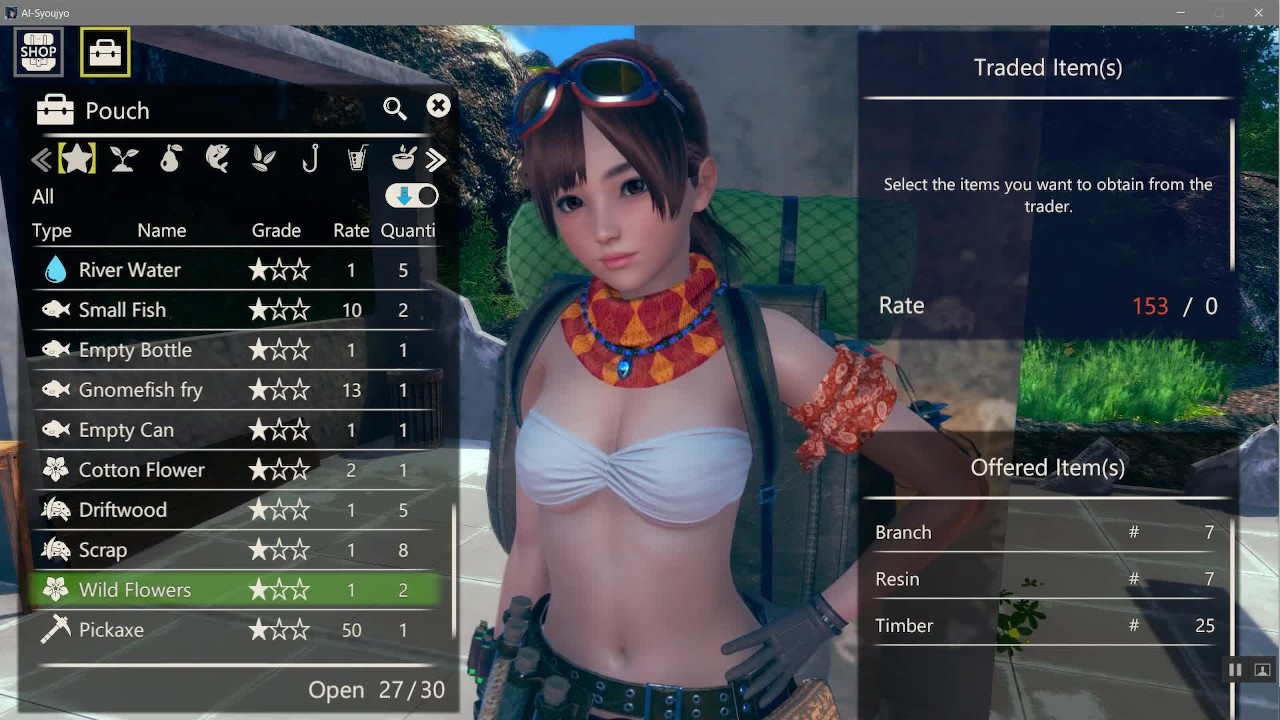Go to next category page arrow

click(436, 160)
